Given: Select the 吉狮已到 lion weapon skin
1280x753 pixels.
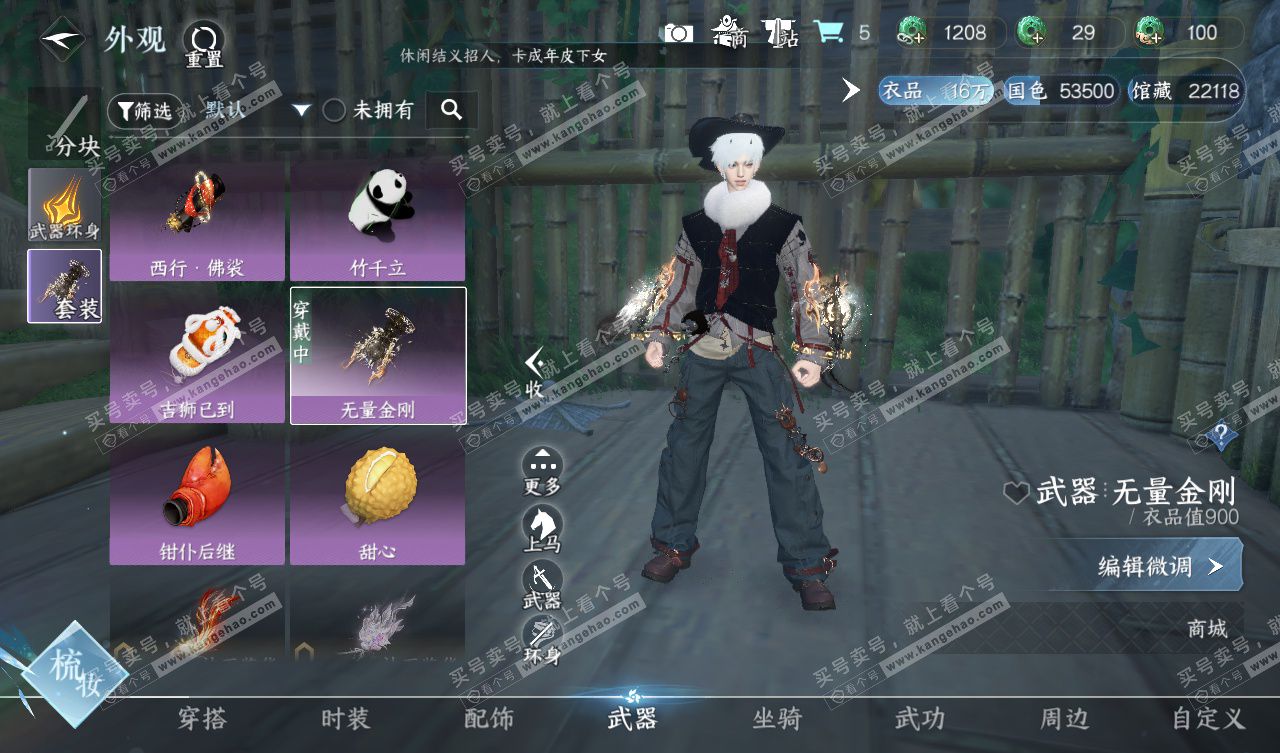Looking at the screenshot, I should 198,356.
